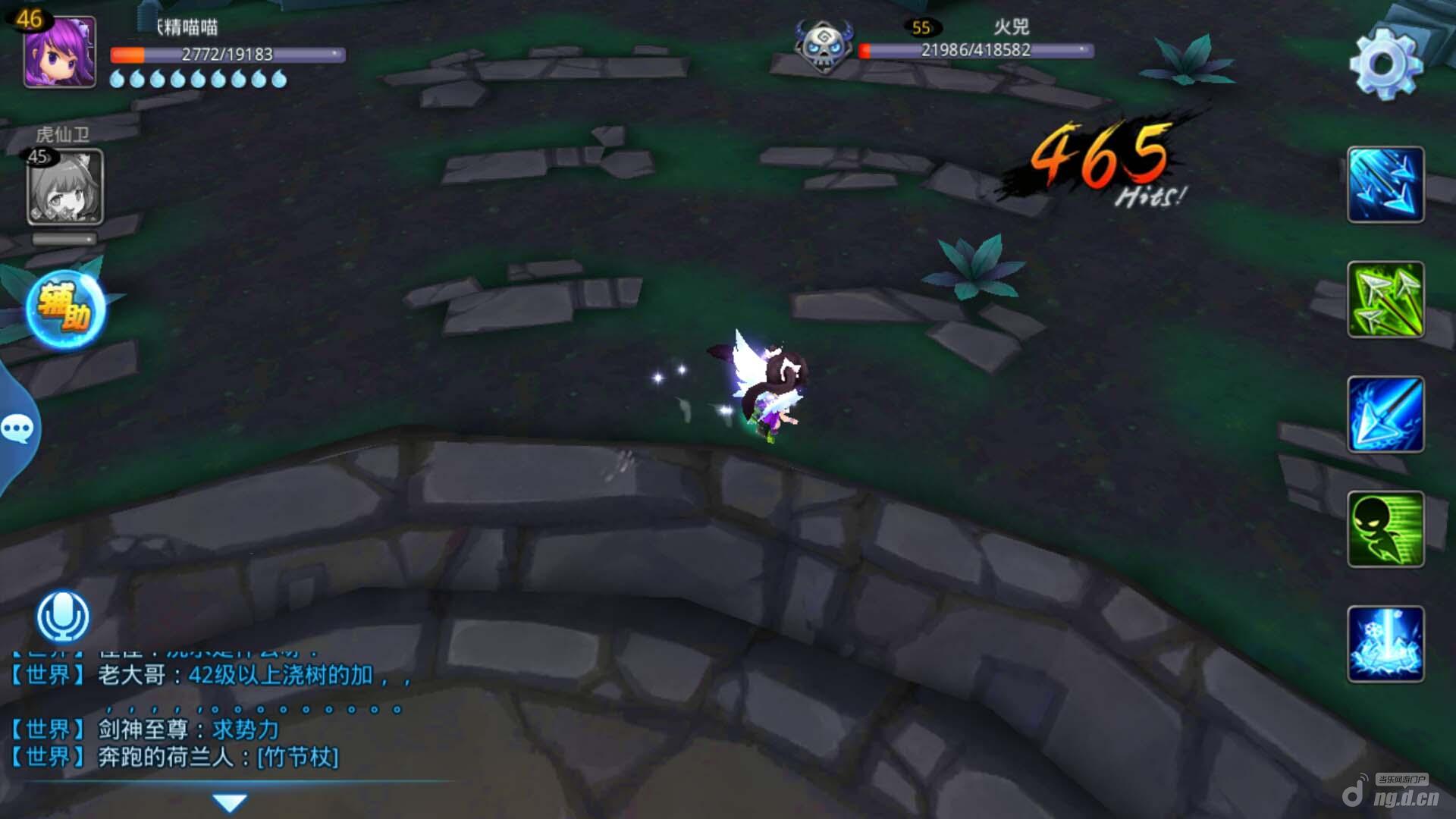Open the chat speech bubble tab
Image resolution: width=1456 pixels, height=819 pixels.
(x=17, y=429)
